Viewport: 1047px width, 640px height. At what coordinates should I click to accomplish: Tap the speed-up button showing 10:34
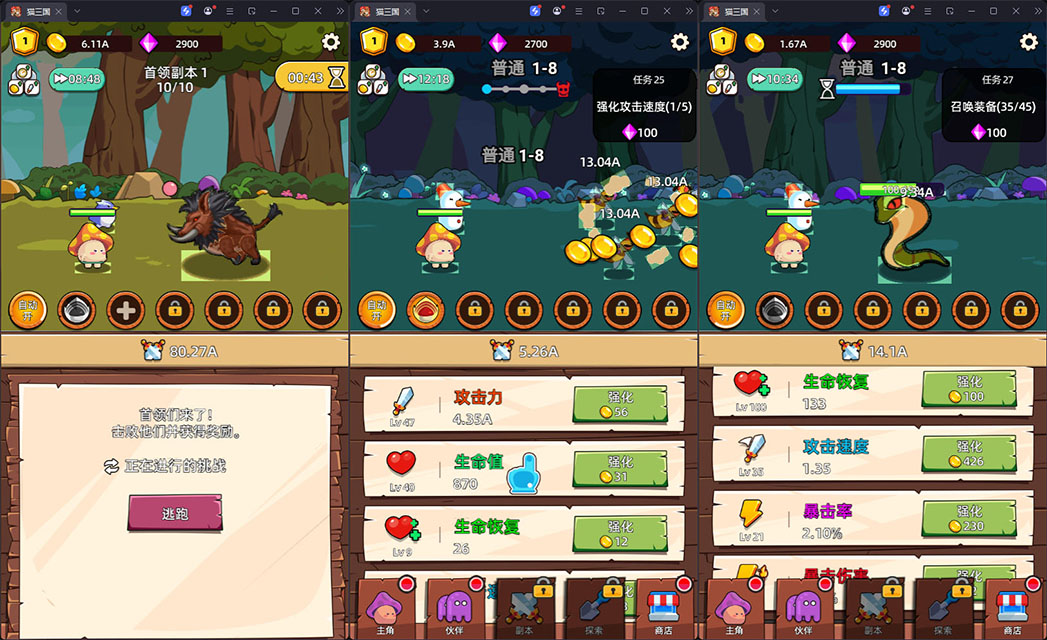click(774, 79)
